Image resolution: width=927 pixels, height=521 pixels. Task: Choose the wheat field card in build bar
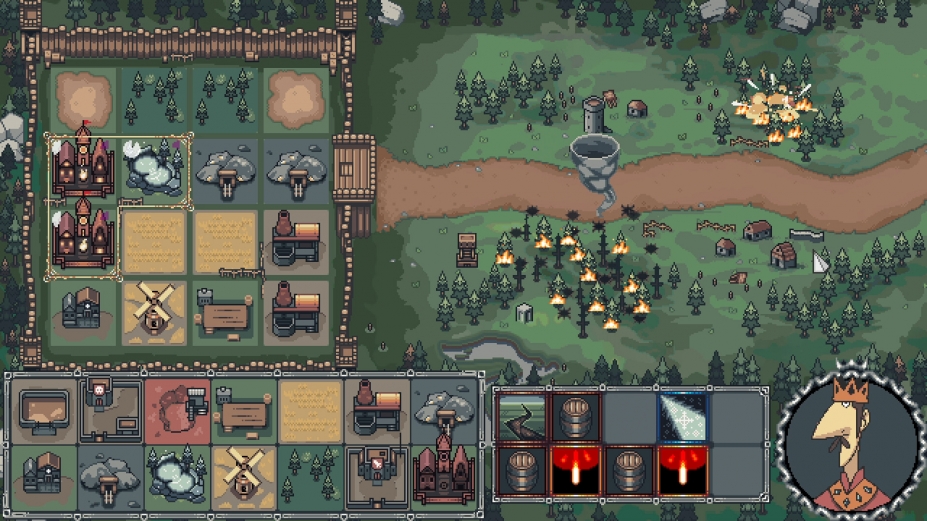coord(310,410)
